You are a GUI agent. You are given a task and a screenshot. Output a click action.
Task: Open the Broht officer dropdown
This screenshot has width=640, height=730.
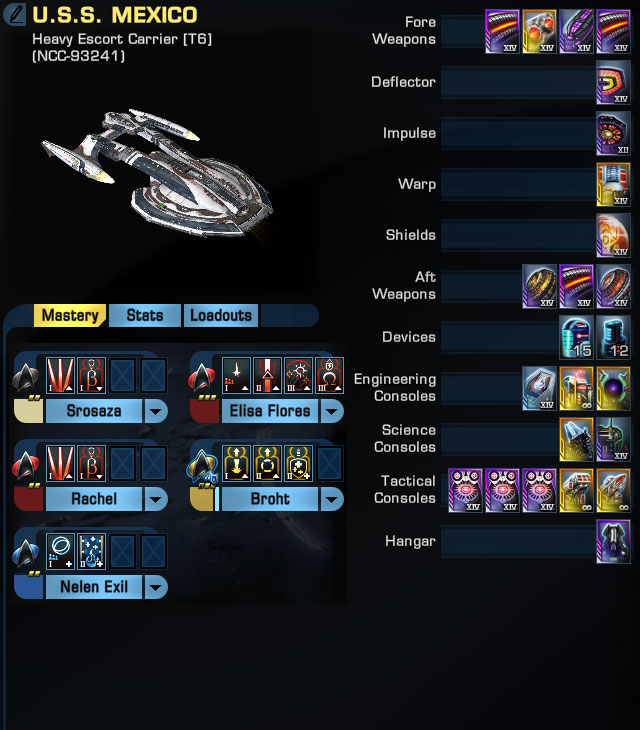click(x=332, y=499)
